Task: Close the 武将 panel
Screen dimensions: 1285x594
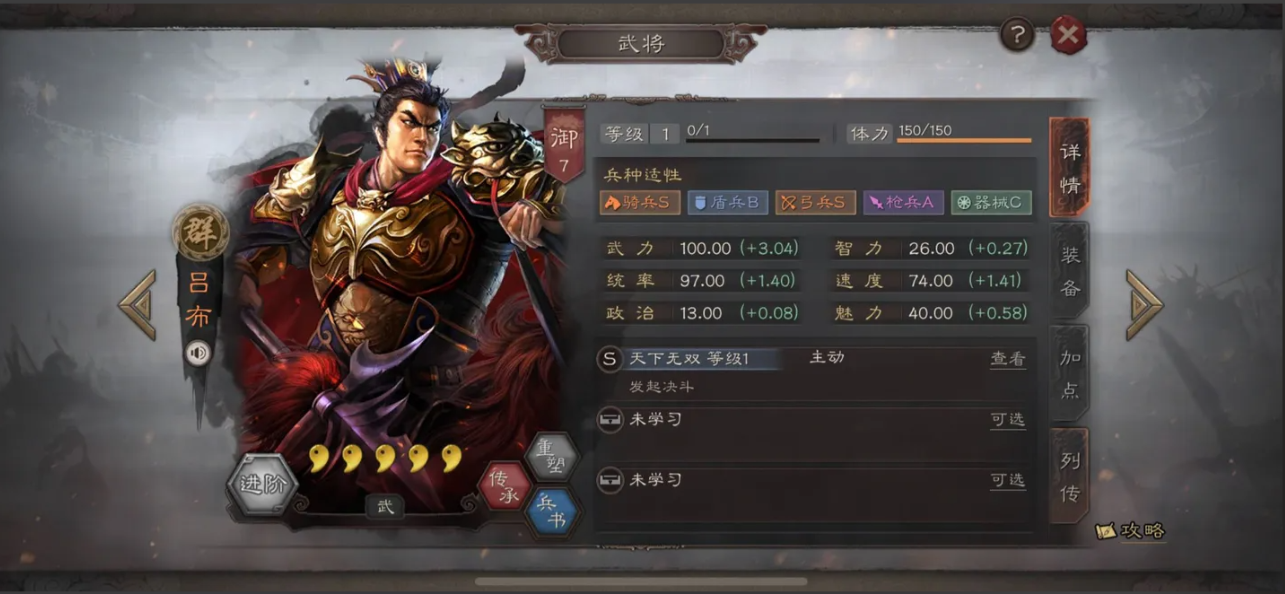Action: [x=1068, y=36]
